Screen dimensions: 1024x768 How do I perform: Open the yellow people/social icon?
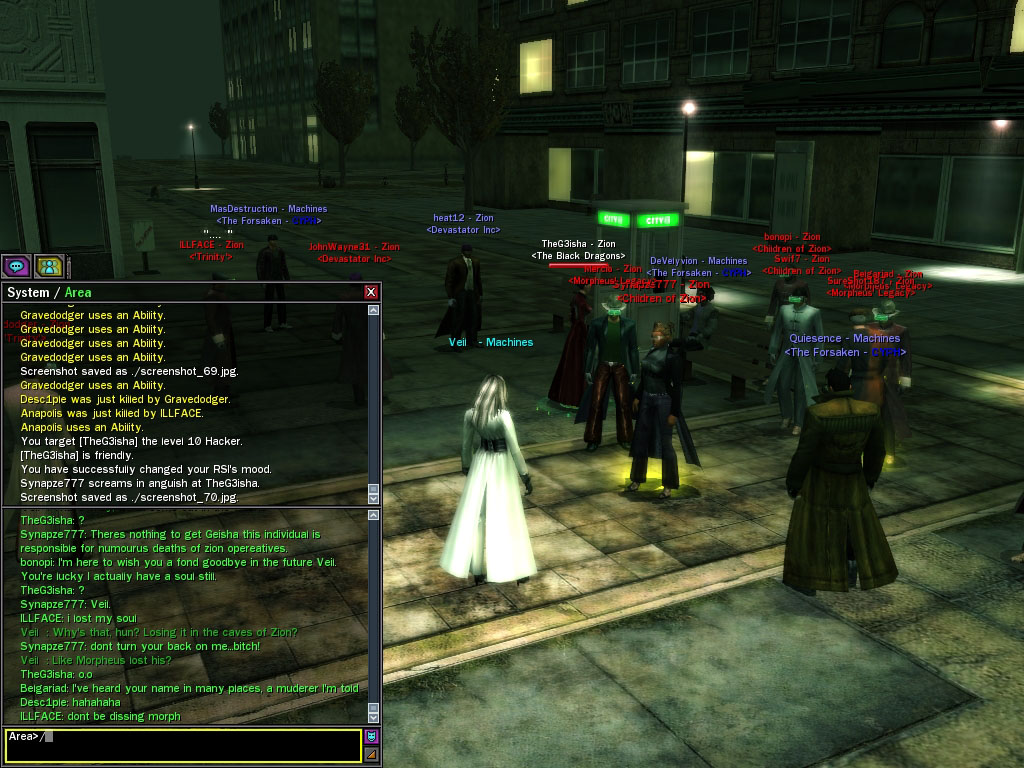[49, 266]
